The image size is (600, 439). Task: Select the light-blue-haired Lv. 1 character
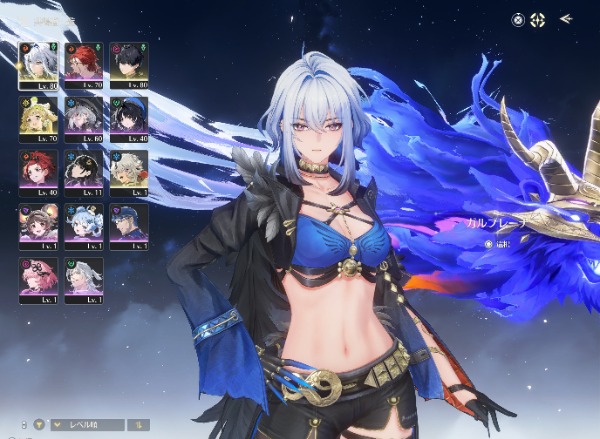(82, 222)
